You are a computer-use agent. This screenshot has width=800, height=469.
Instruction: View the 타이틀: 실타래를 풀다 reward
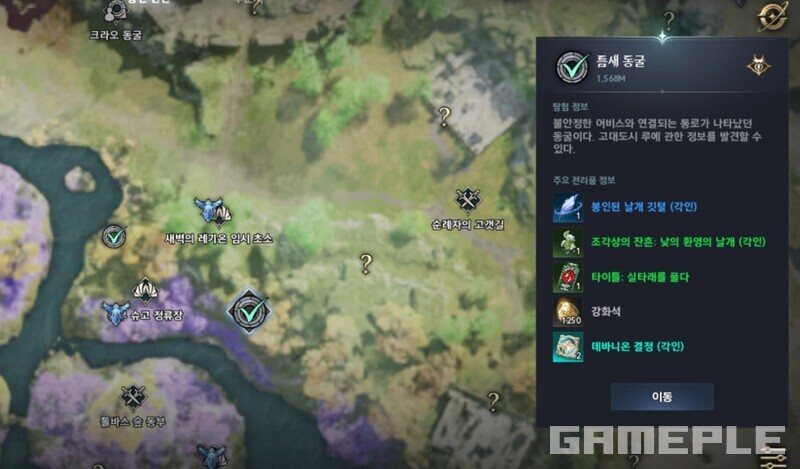(x=568, y=277)
